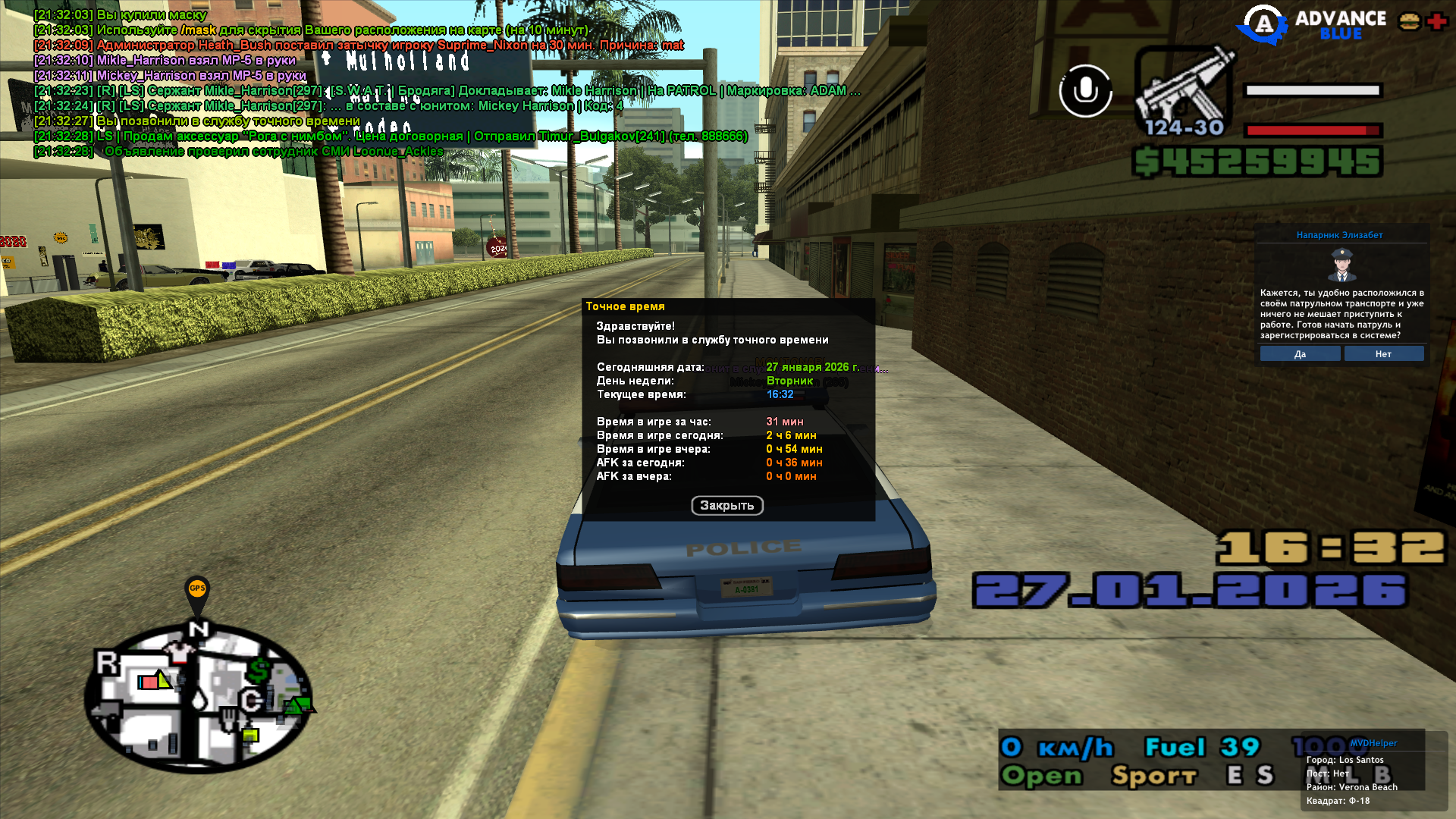Image resolution: width=1456 pixels, height=819 pixels.
Task: Click the burger icon beside Advance Blue logo
Action: coord(1410,21)
